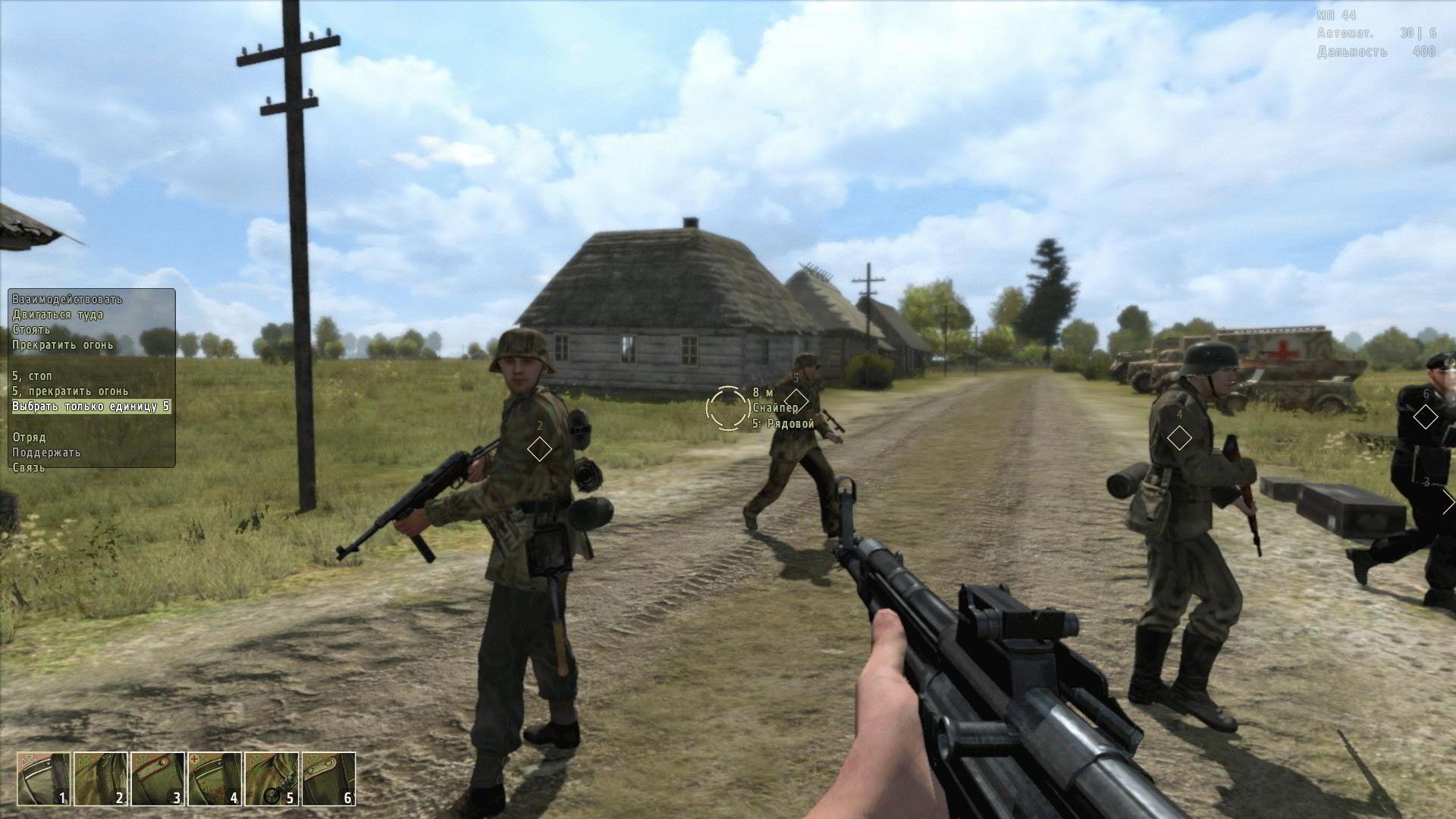
Task: Select the highlighted Выбрать только единицу 5 entry
Action: tap(90, 406)
